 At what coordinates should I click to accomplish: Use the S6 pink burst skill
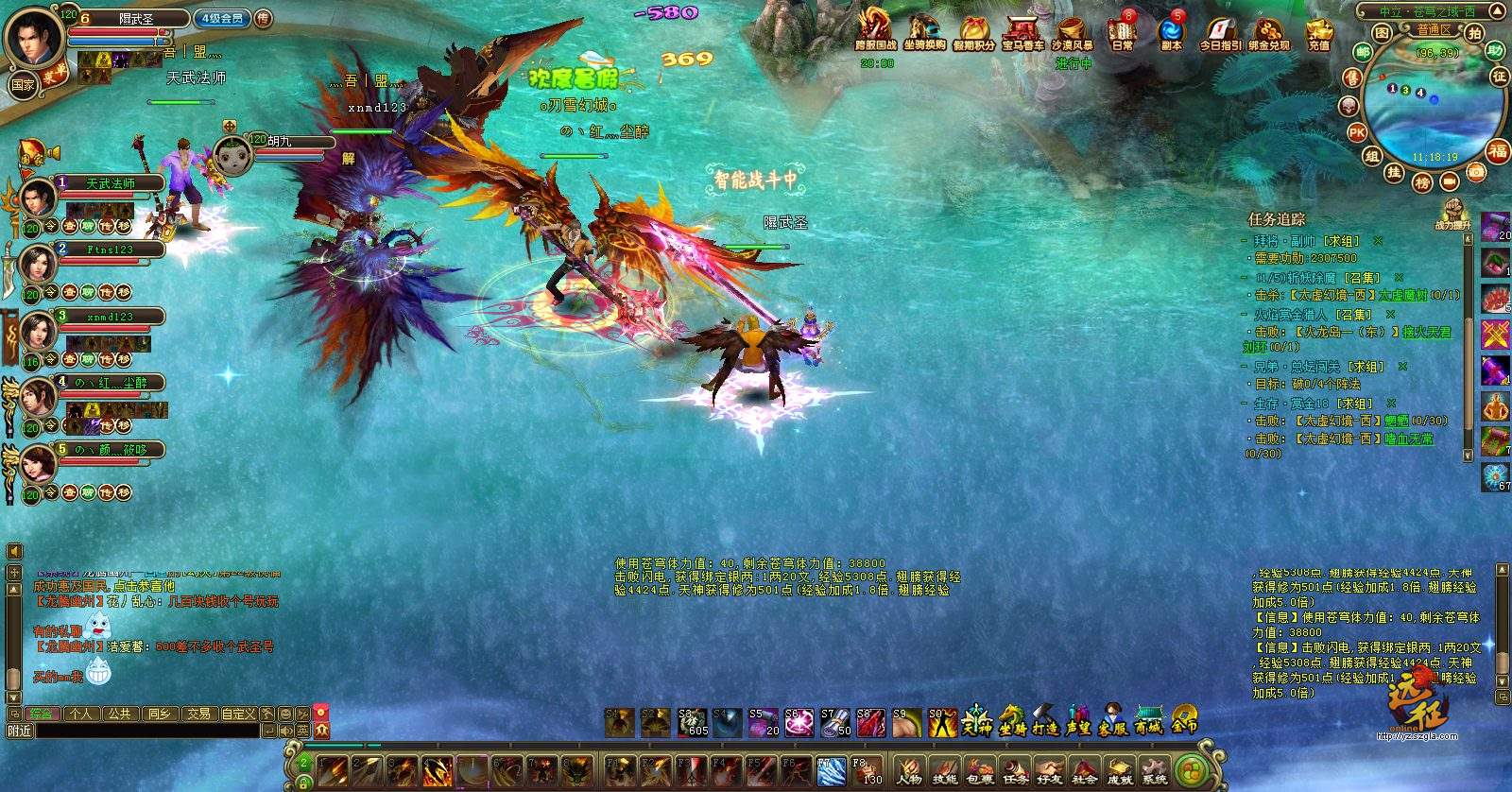click(x=799, y=723)
